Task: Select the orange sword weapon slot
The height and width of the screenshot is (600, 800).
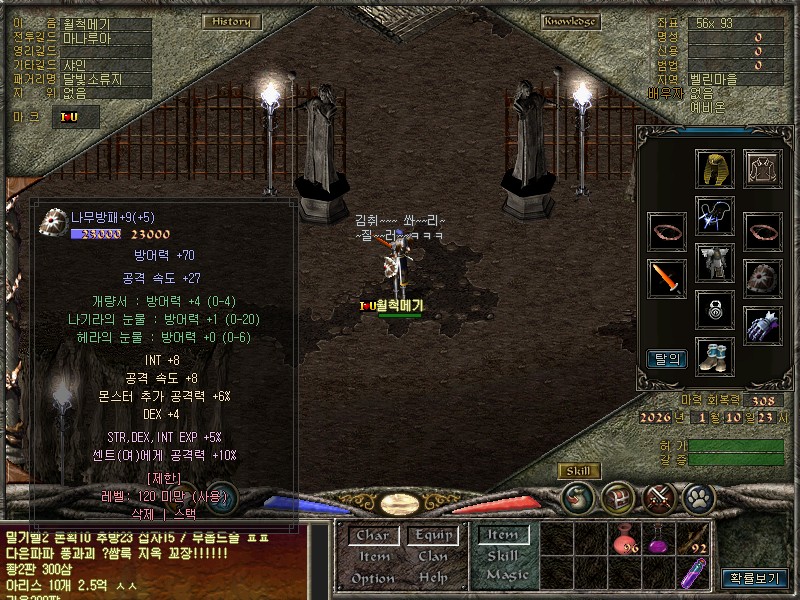Action: pyautogui.click(x=667, y=277)
